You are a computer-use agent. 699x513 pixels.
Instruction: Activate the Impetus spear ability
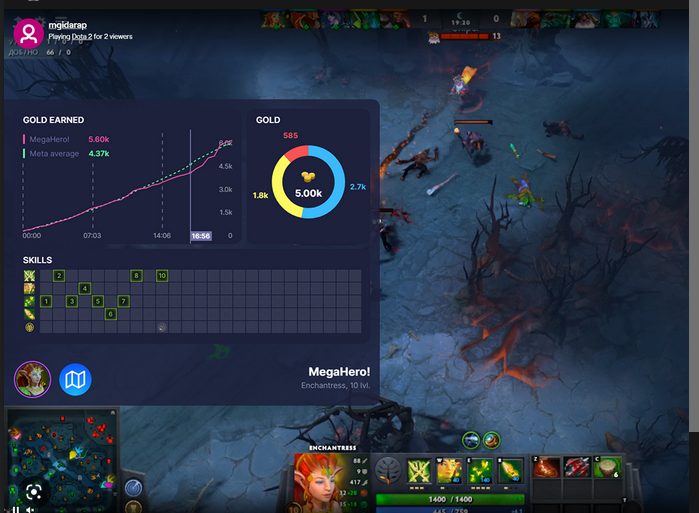click(511, 469)
